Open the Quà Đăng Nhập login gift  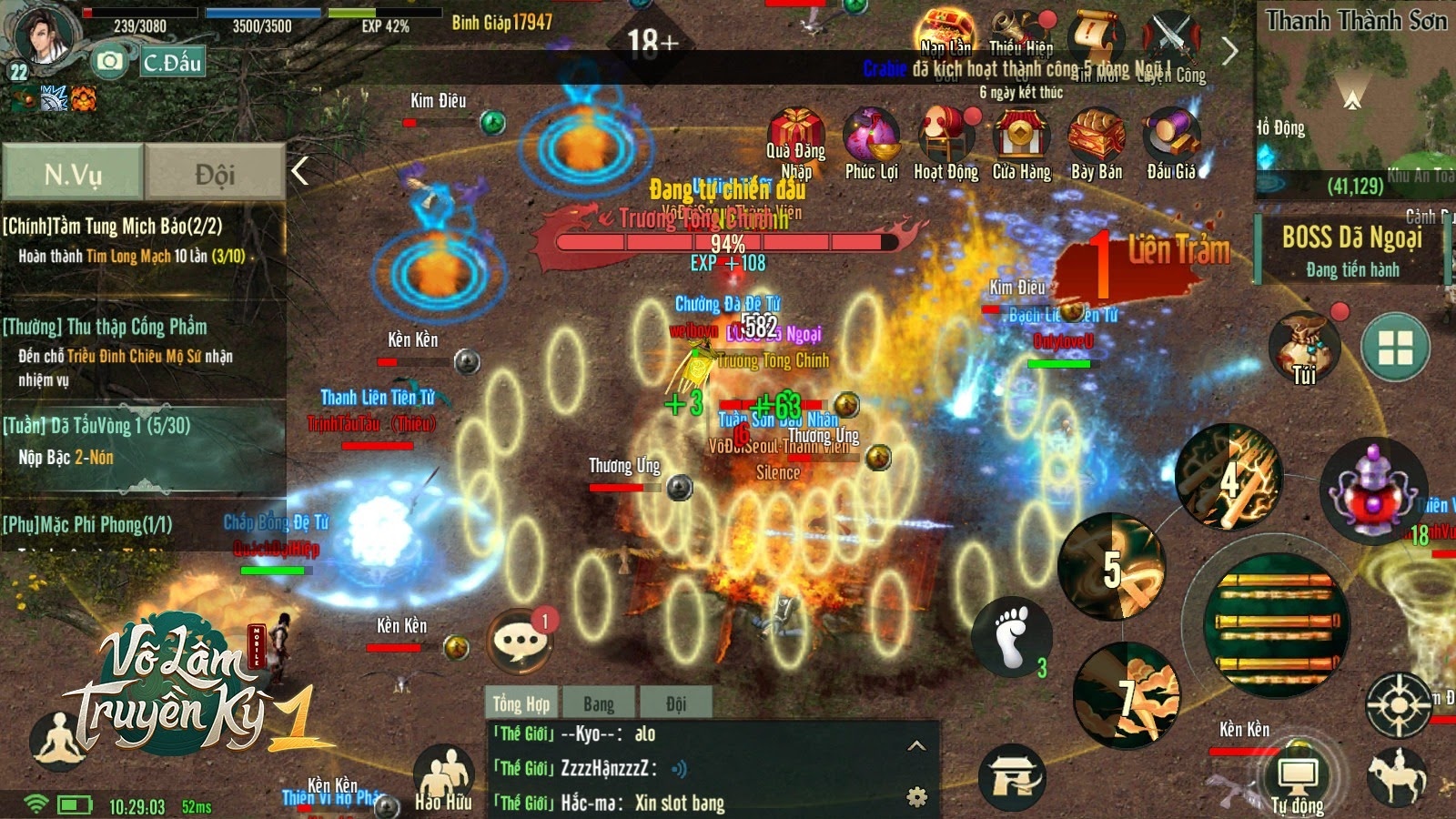coord(796,135)
